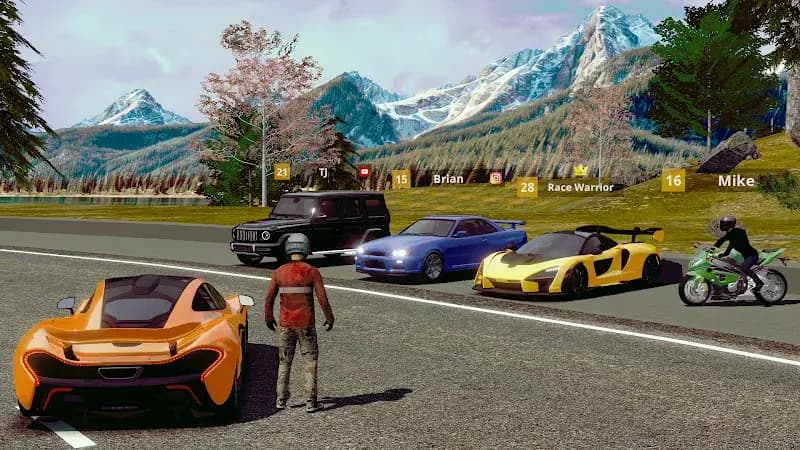Open the YouTube icon beside TJ

tap(364, 172)
